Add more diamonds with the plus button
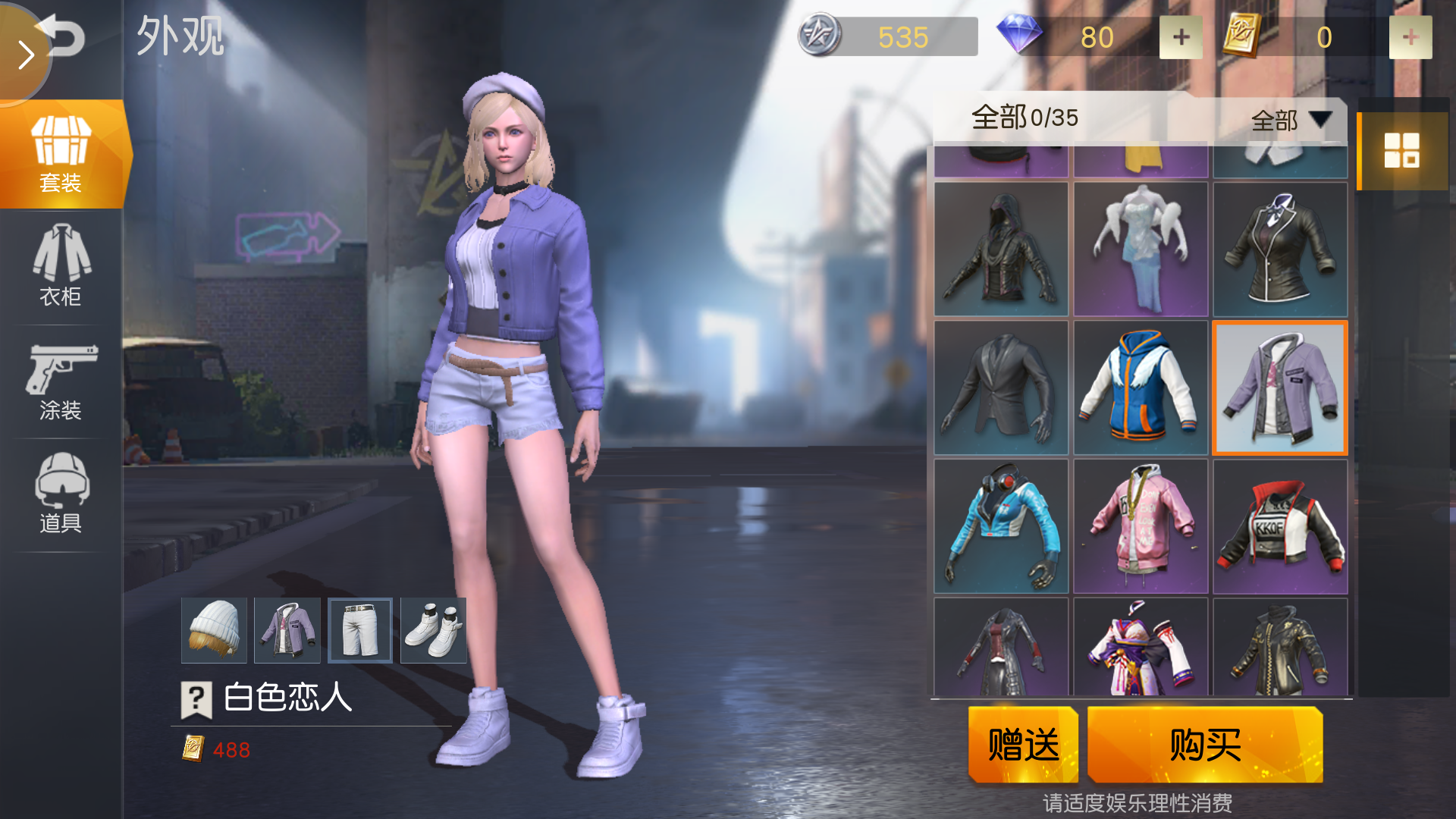 (x=1181, y=37)
